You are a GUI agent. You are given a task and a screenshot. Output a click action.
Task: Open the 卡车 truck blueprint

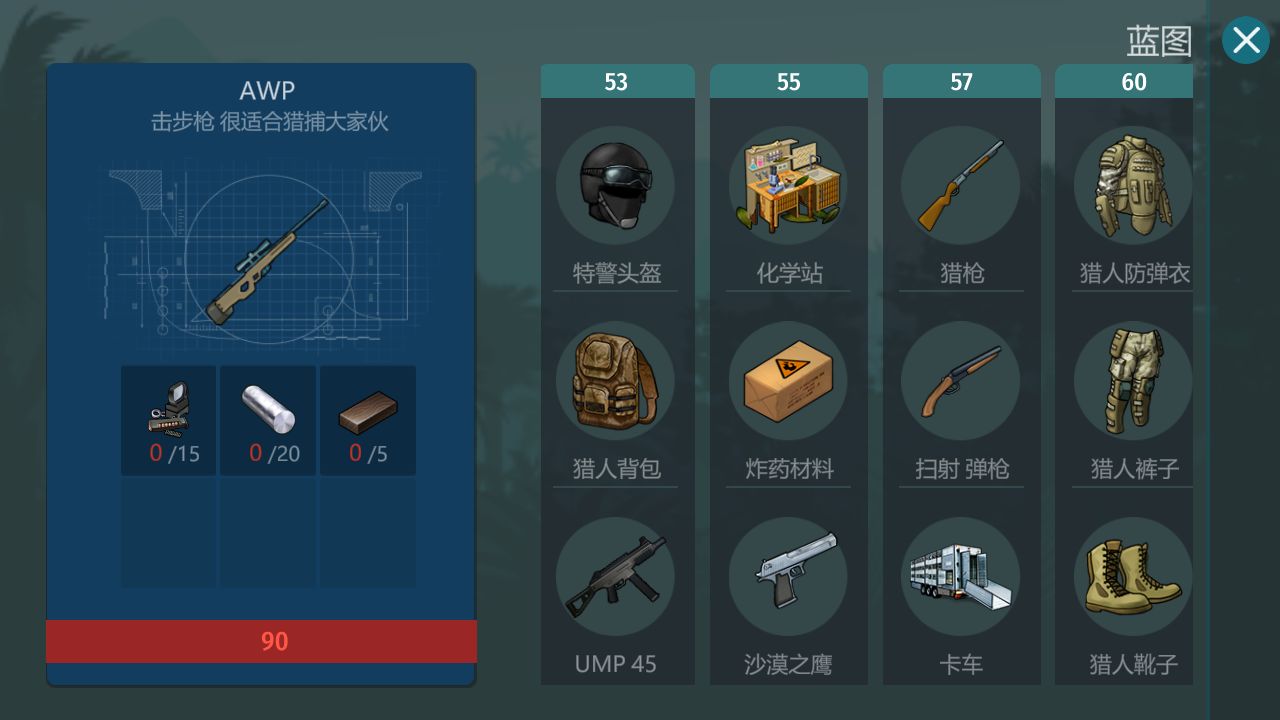tap(961, 575)
